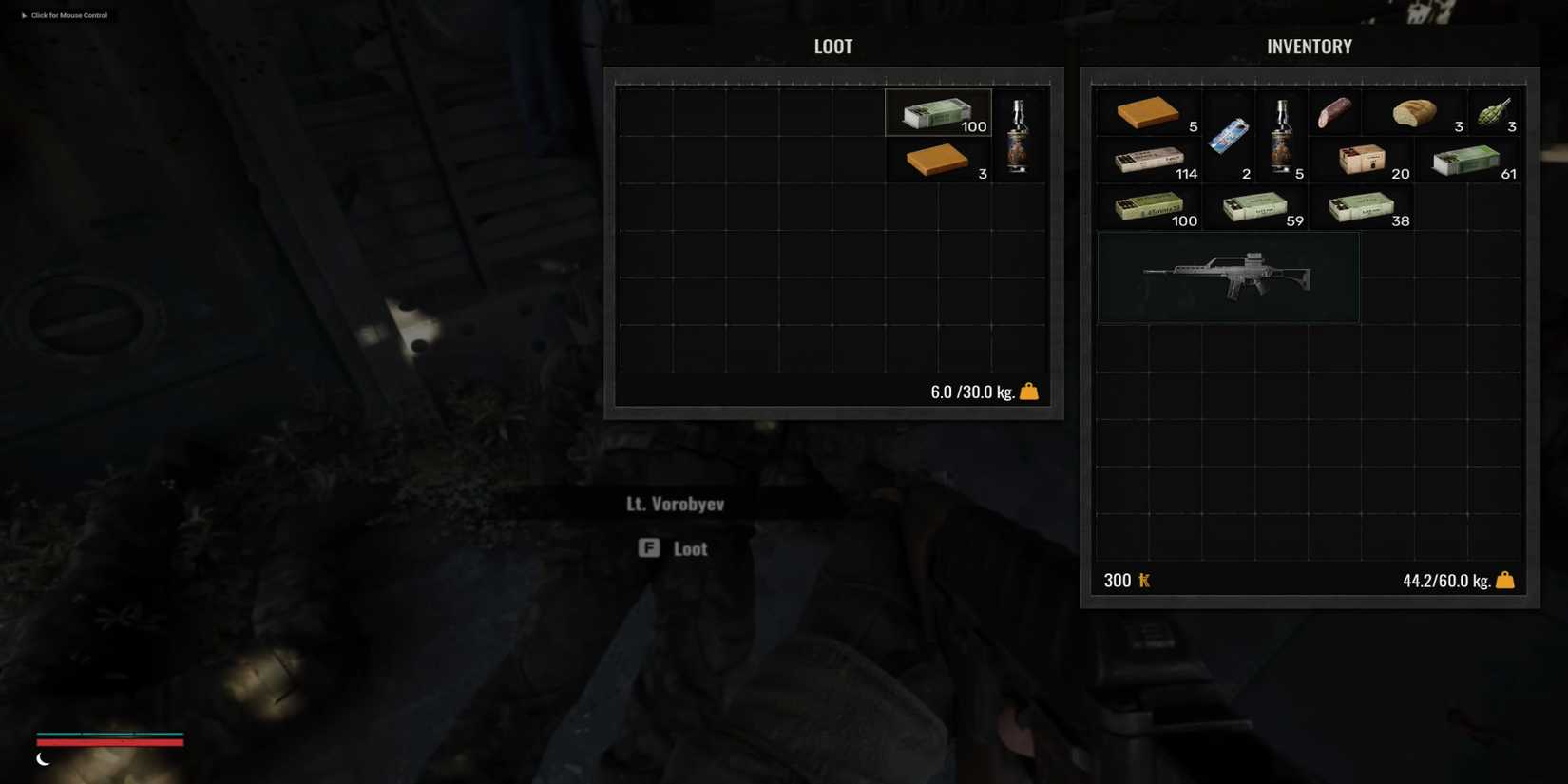Click for Mouse Control at top left
The image size is (1568, 784).
65,15
